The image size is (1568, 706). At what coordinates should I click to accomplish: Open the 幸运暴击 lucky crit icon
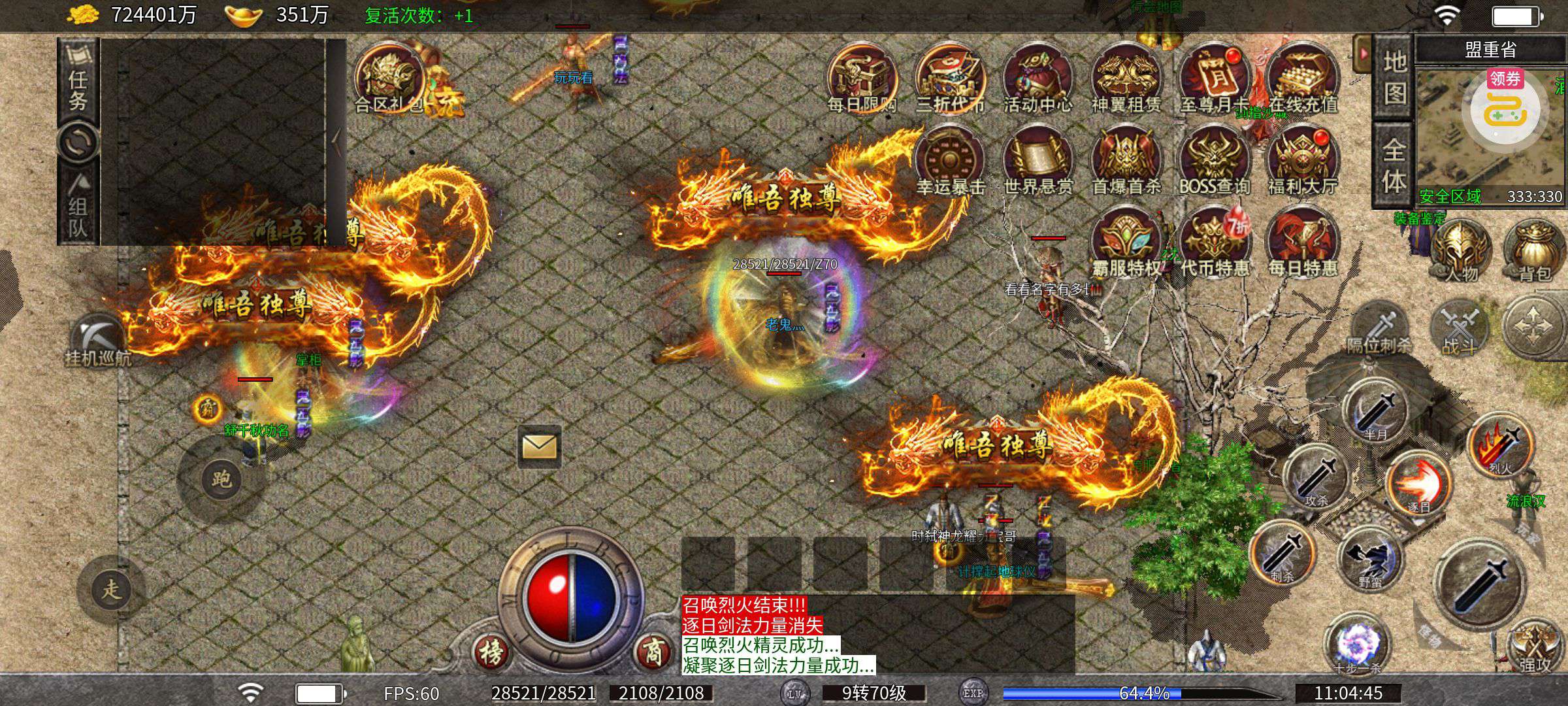pyautogui.click(x=949, y=161)
